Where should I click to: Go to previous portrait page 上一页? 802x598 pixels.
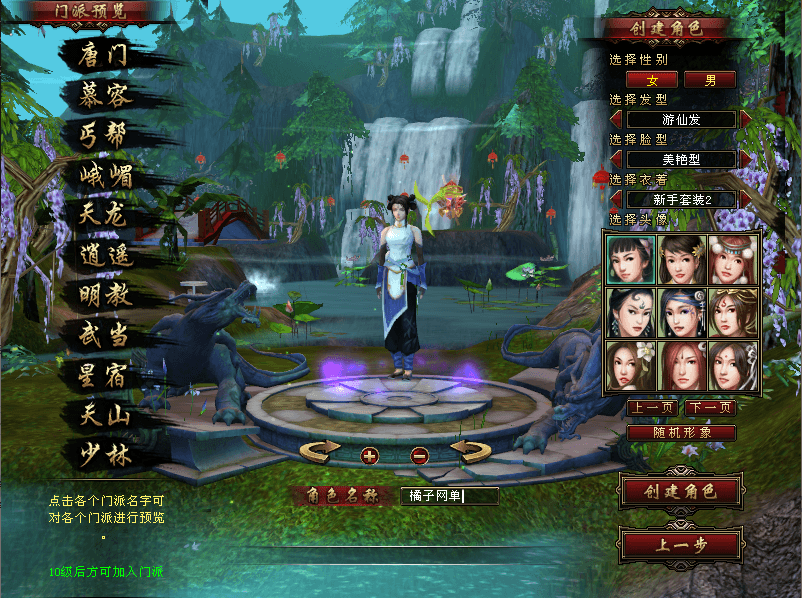(x=652, y=408)
